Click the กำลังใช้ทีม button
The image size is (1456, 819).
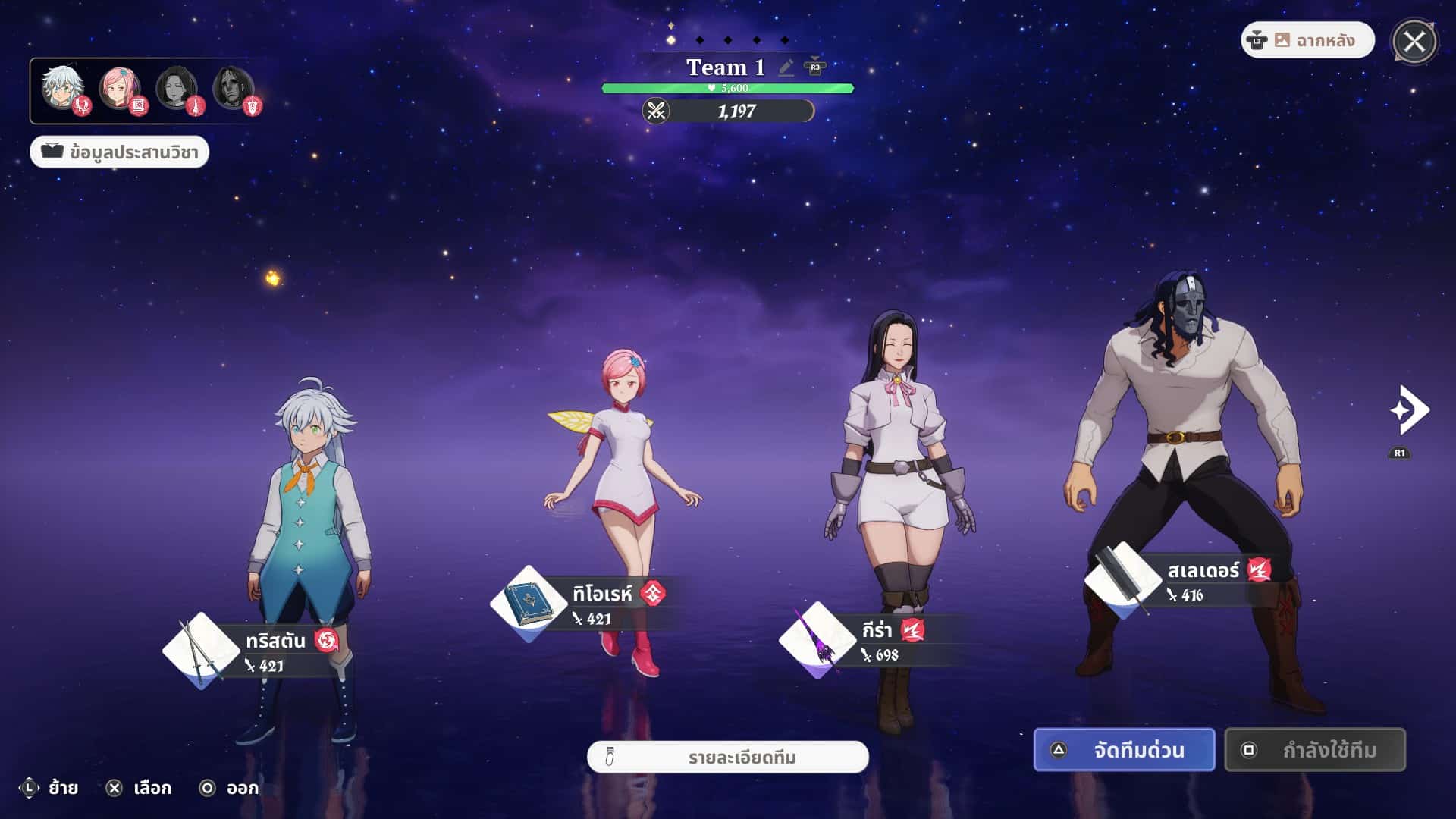[x=1315, y=750]
